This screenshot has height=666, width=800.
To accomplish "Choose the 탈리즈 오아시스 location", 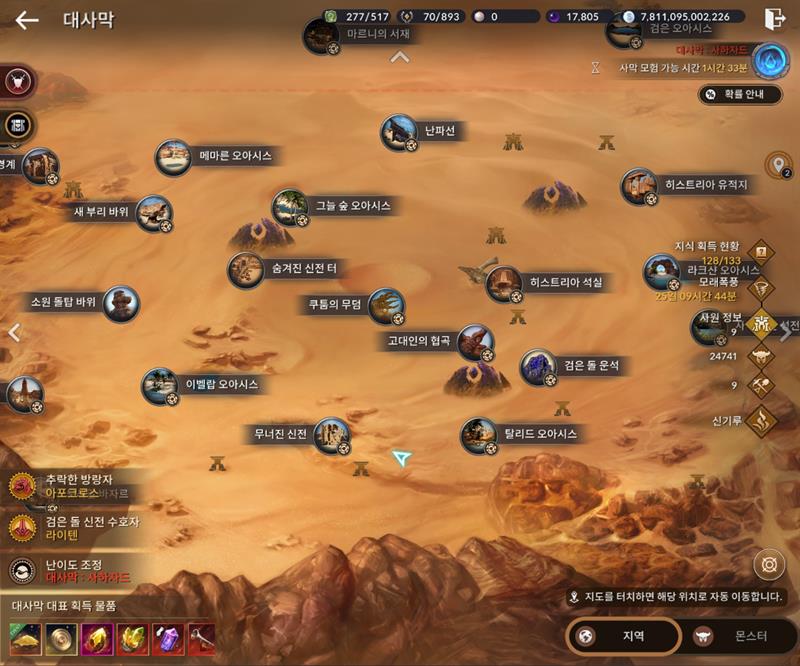I will (x=479, y=435).
